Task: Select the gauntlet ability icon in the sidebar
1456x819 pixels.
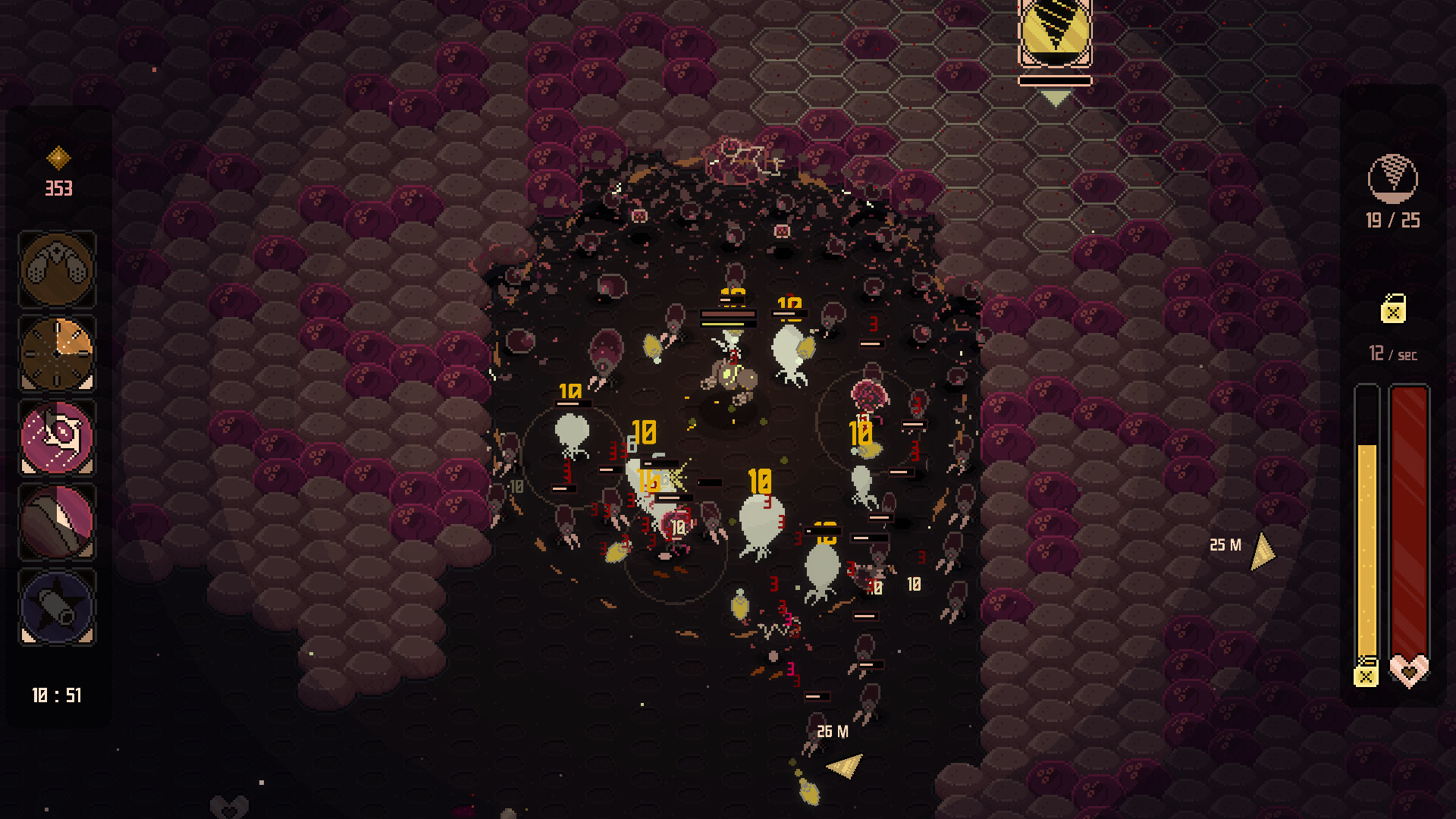Action: [57, 268]
